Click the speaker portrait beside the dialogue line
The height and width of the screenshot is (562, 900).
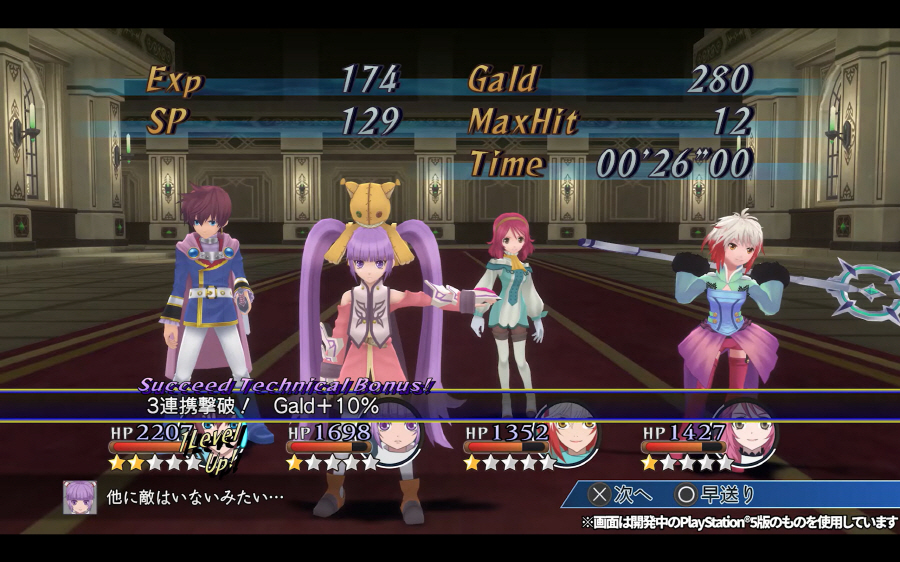click(x=80, y=497)
